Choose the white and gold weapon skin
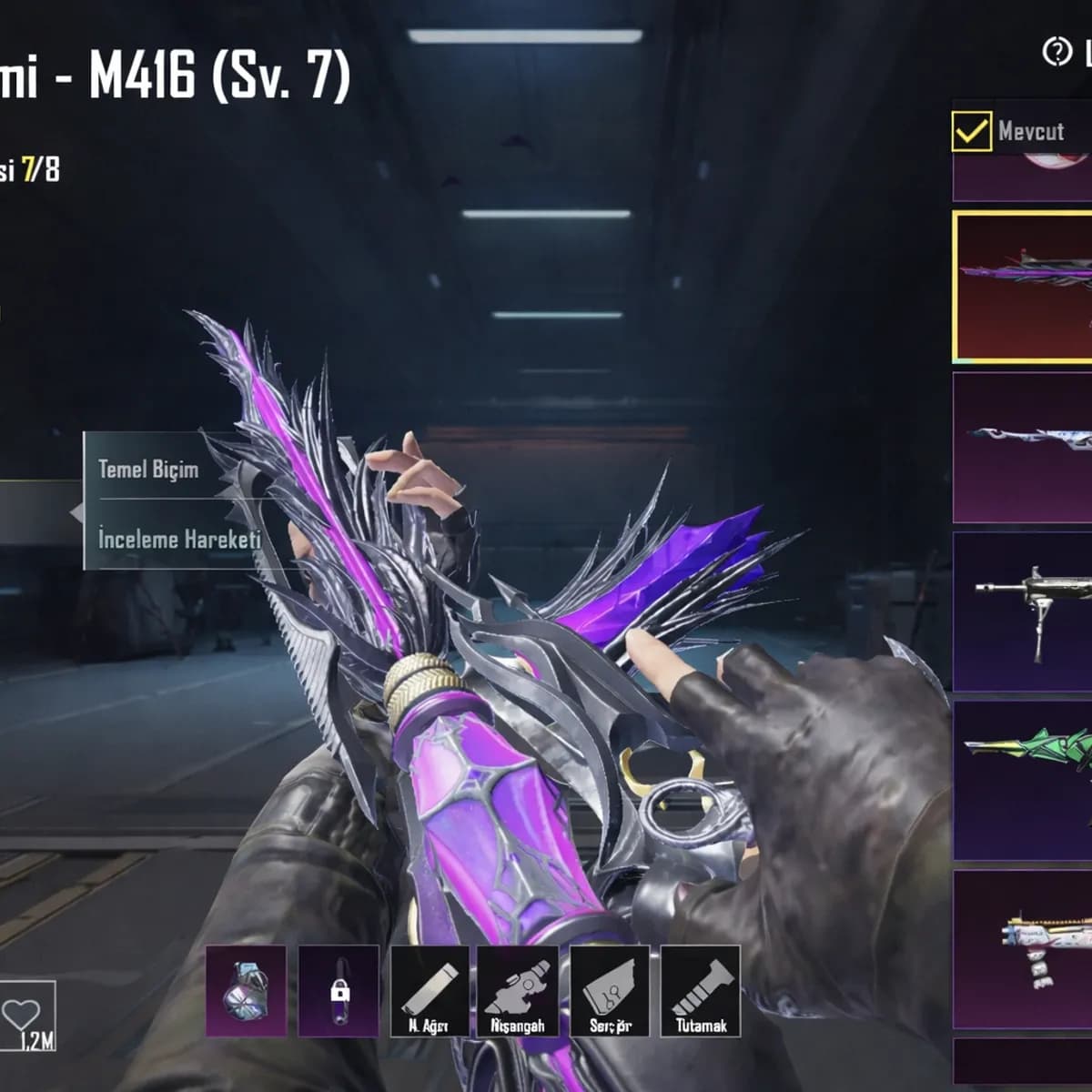Image resolution: width=1092 pixels, height=1092 pixels. (x=1023, y=949)
